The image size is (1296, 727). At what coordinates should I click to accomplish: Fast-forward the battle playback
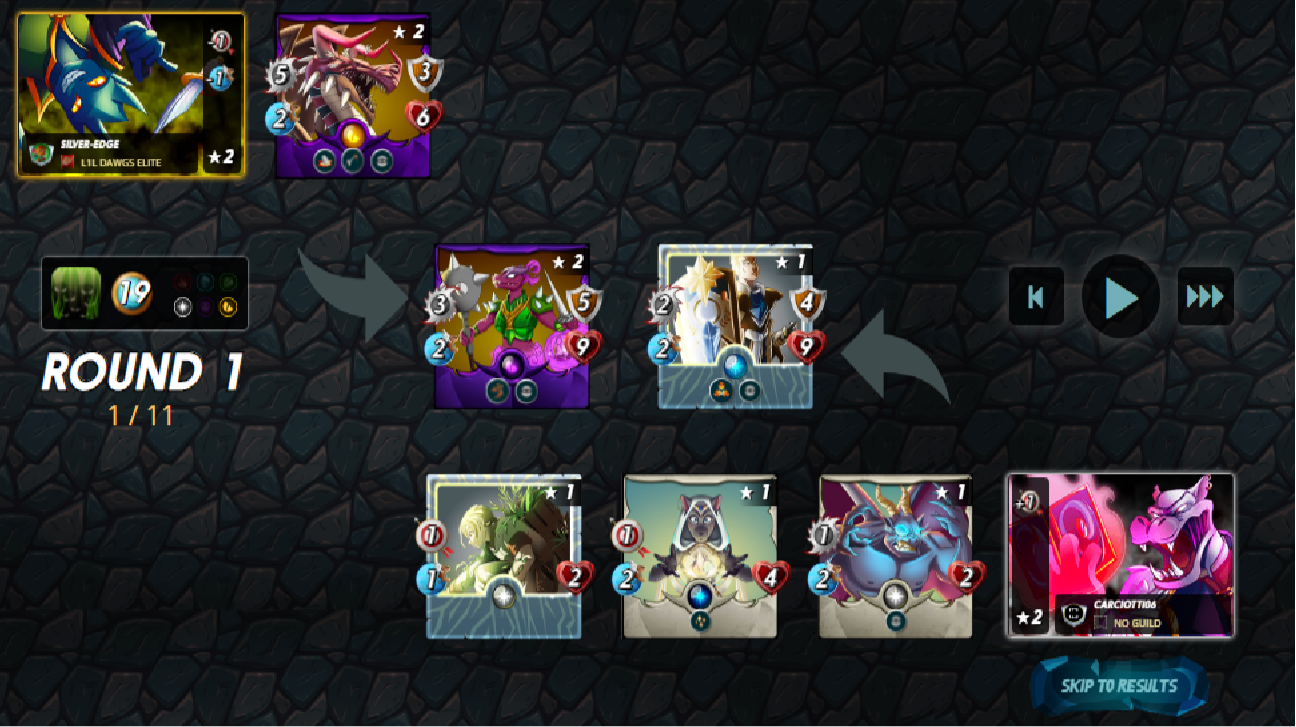pos(1205,296)
